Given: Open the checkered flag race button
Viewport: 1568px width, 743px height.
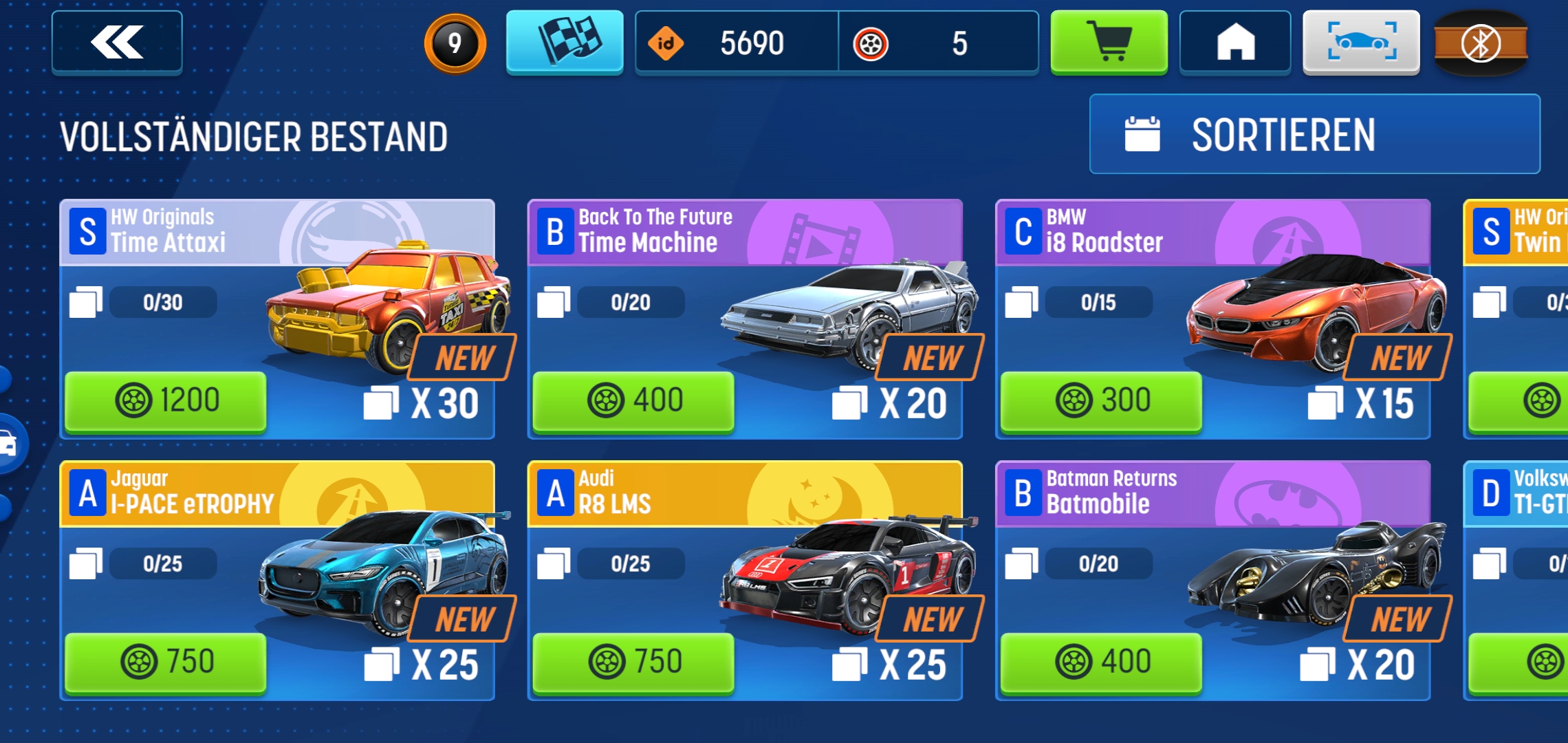Looking at the screenshot, I should [565, 42].
